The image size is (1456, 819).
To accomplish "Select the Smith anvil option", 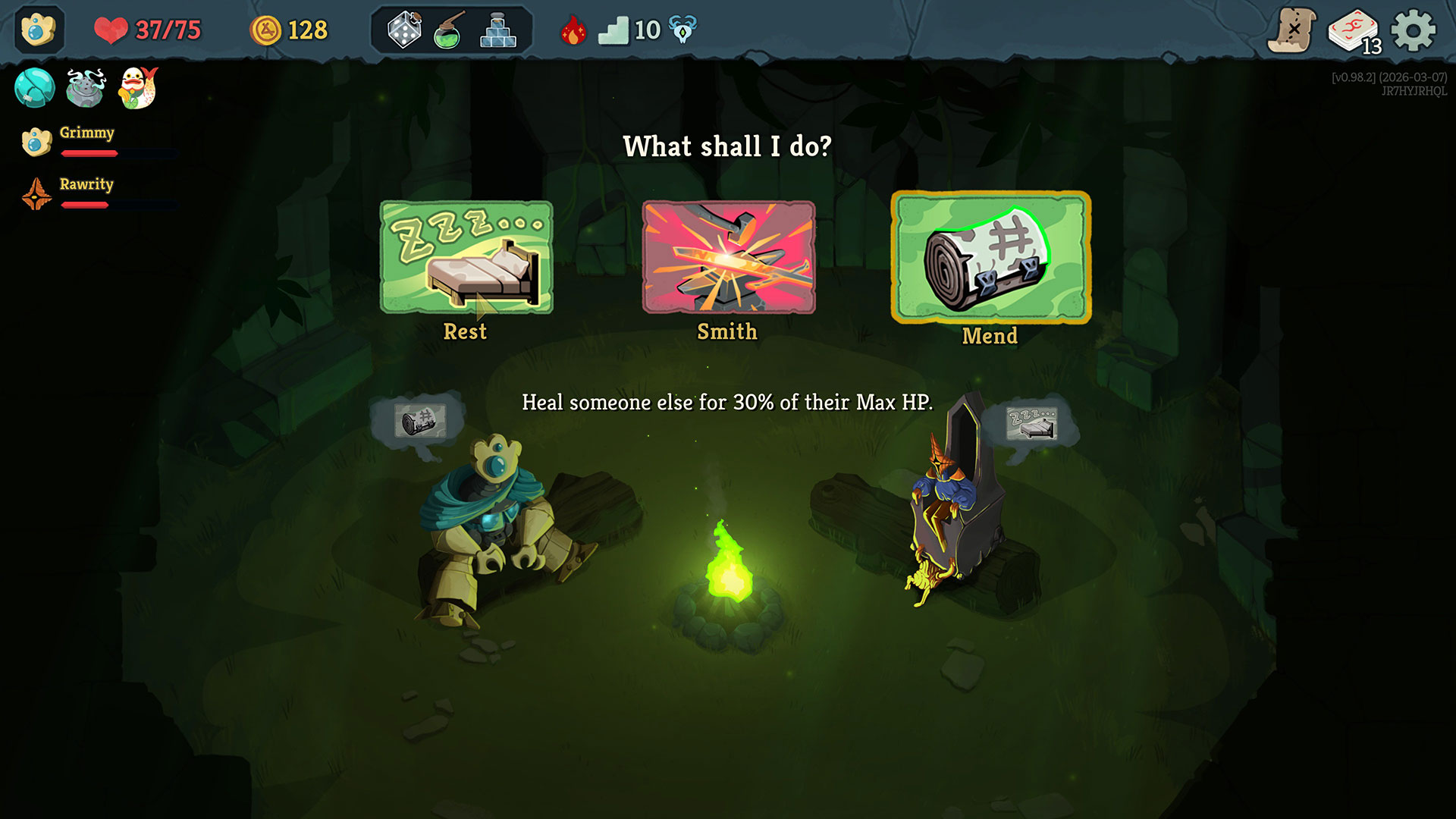I will tap(728, 258).
